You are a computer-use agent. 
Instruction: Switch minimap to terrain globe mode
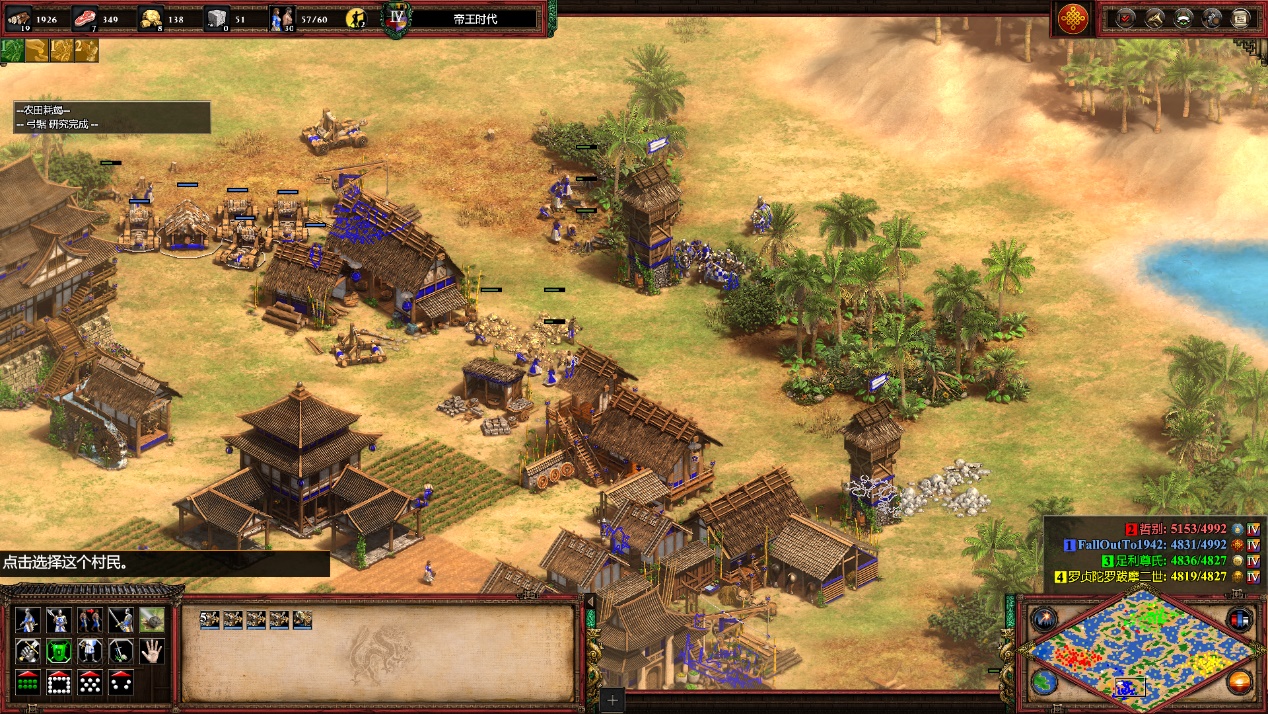coord(1045,682)
